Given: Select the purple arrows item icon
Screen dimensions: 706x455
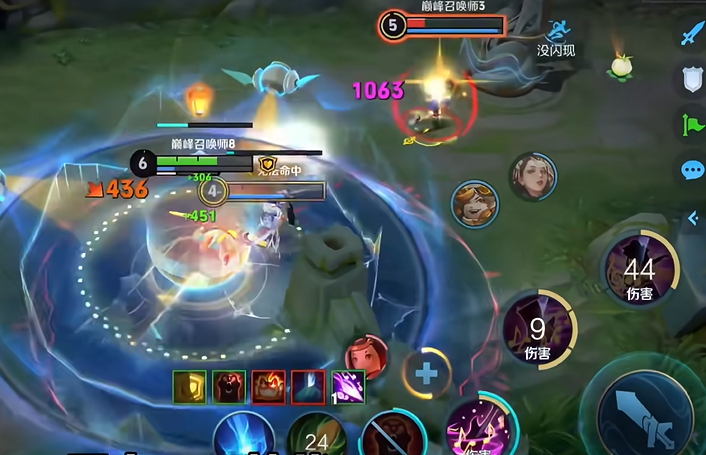Looking at the screenshot, I should point(347,387).
